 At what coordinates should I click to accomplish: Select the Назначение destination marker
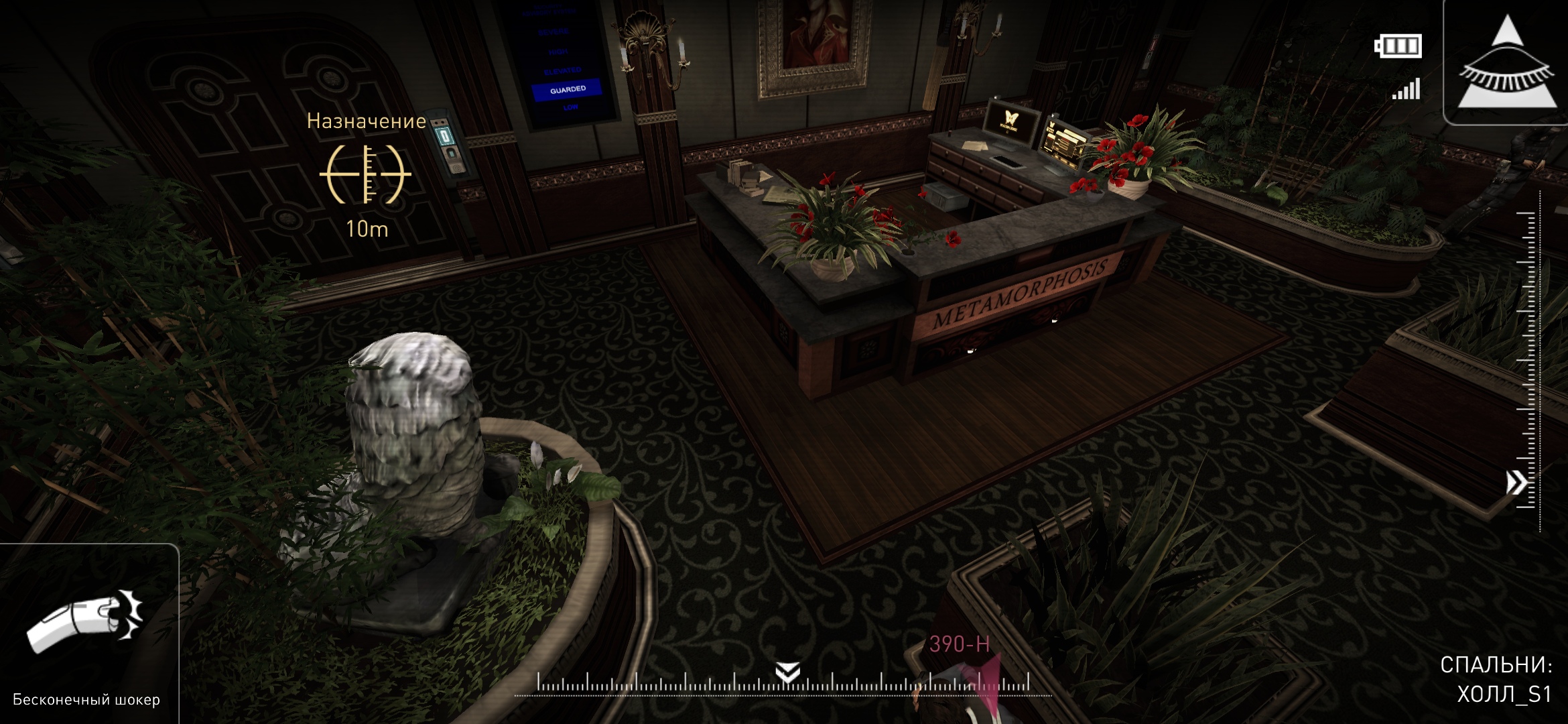[366, 174]
